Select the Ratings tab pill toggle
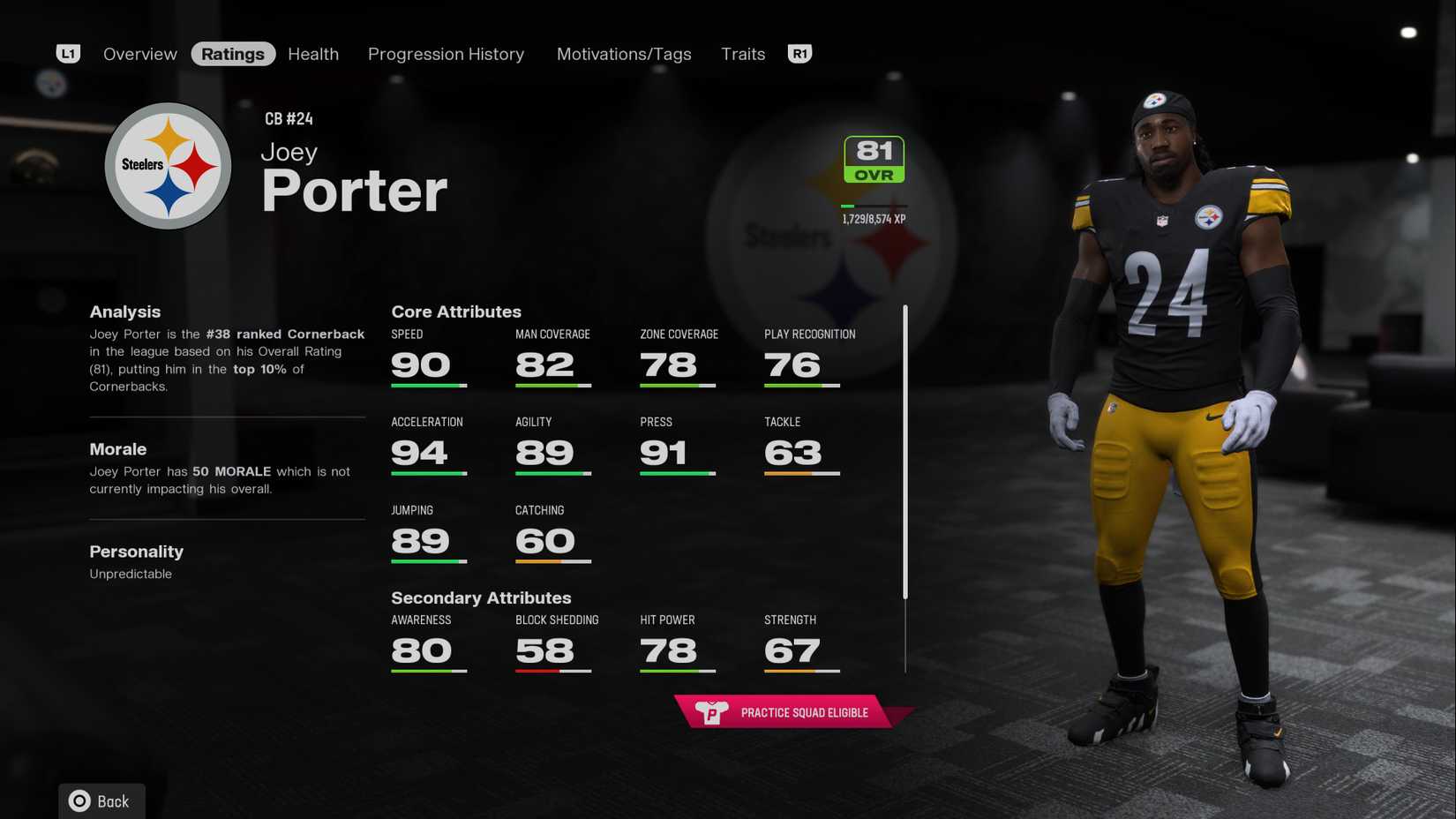 (233, 53)
